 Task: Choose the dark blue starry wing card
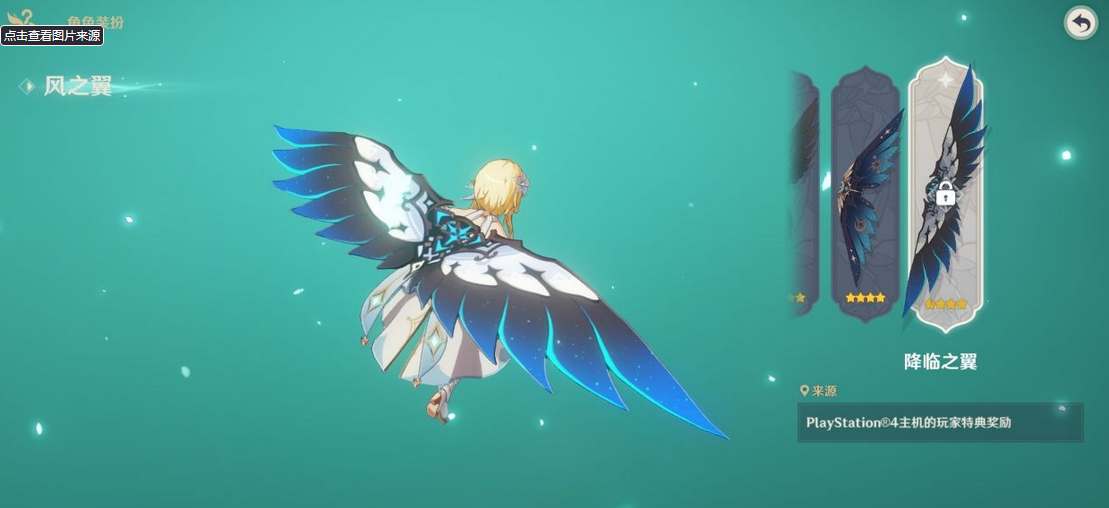pos(866,190)
